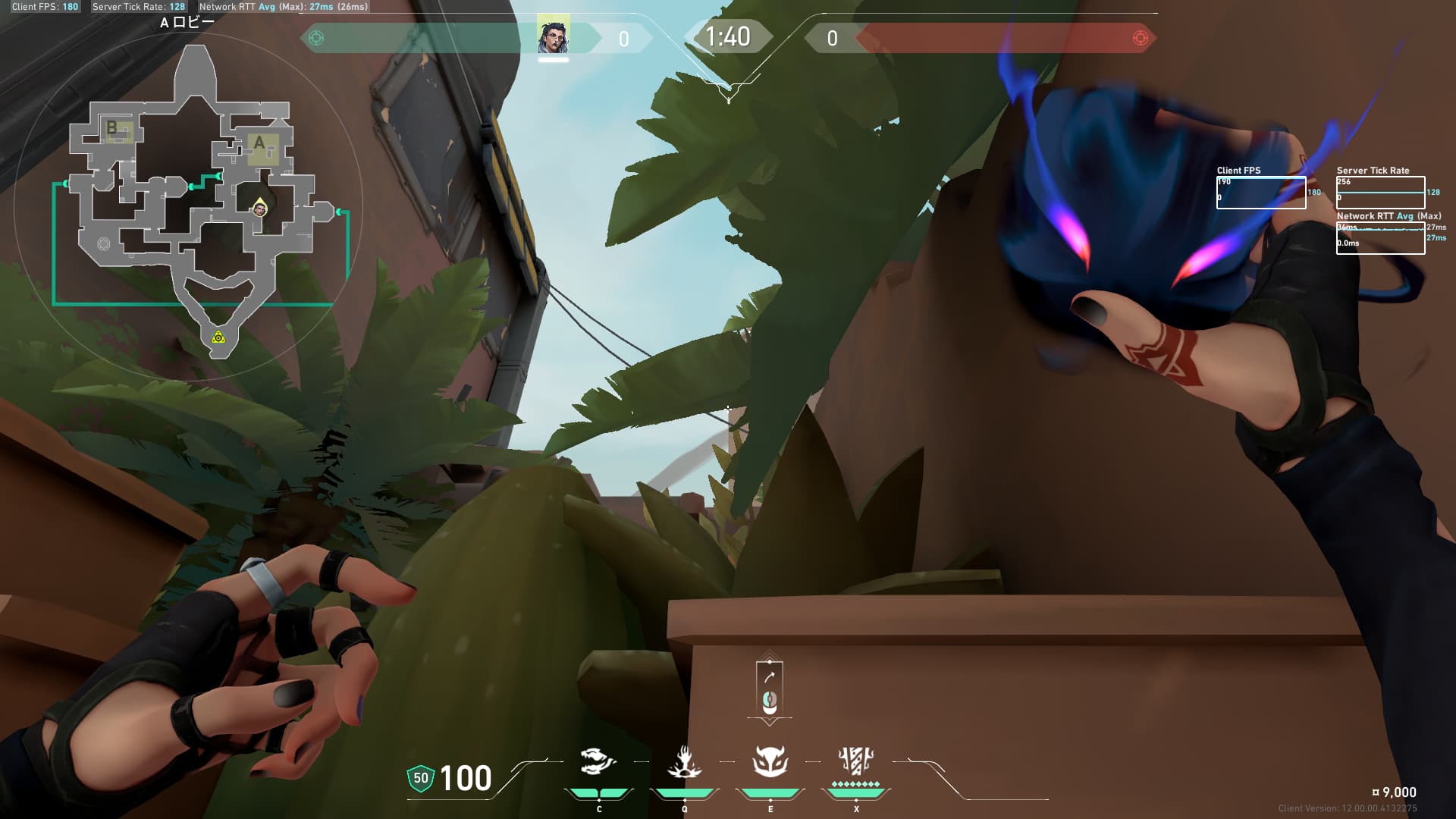Image resolution: width=1456 pixels, height=819 pixels.
Task: Use the E ability mask icon
Action: (x=770, y=761)
